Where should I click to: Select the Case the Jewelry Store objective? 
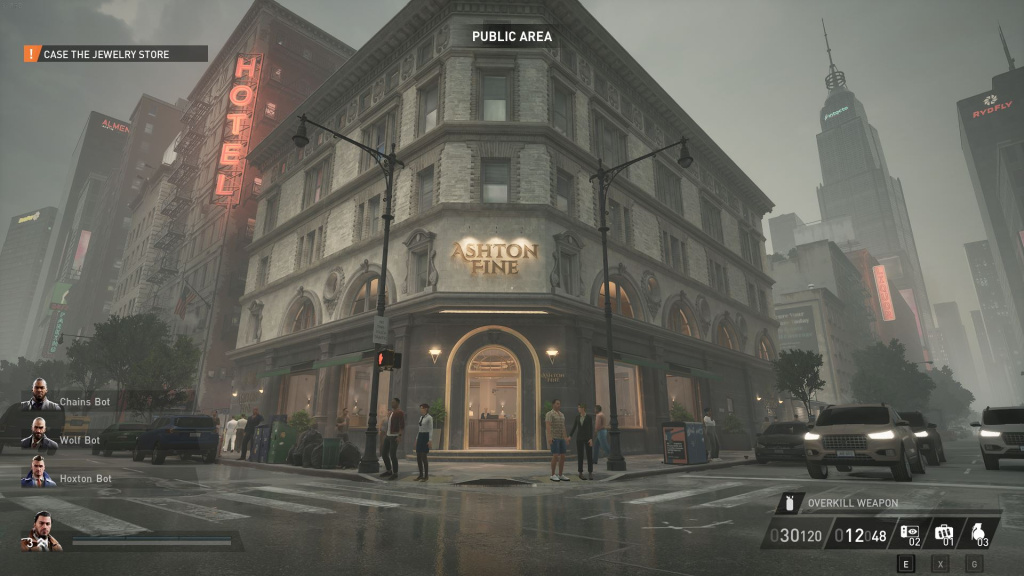coord(115,54)
